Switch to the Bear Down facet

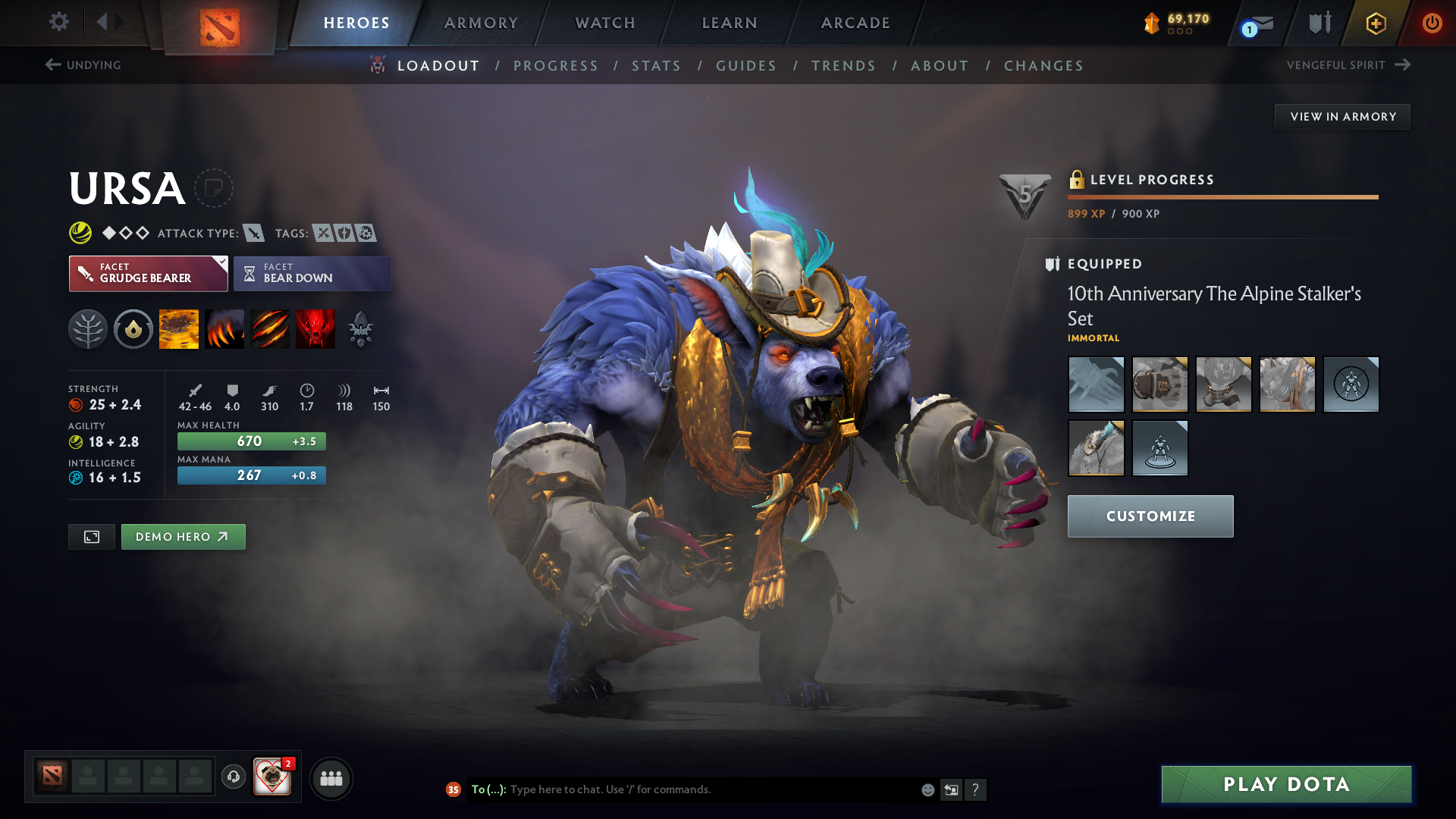312,273
